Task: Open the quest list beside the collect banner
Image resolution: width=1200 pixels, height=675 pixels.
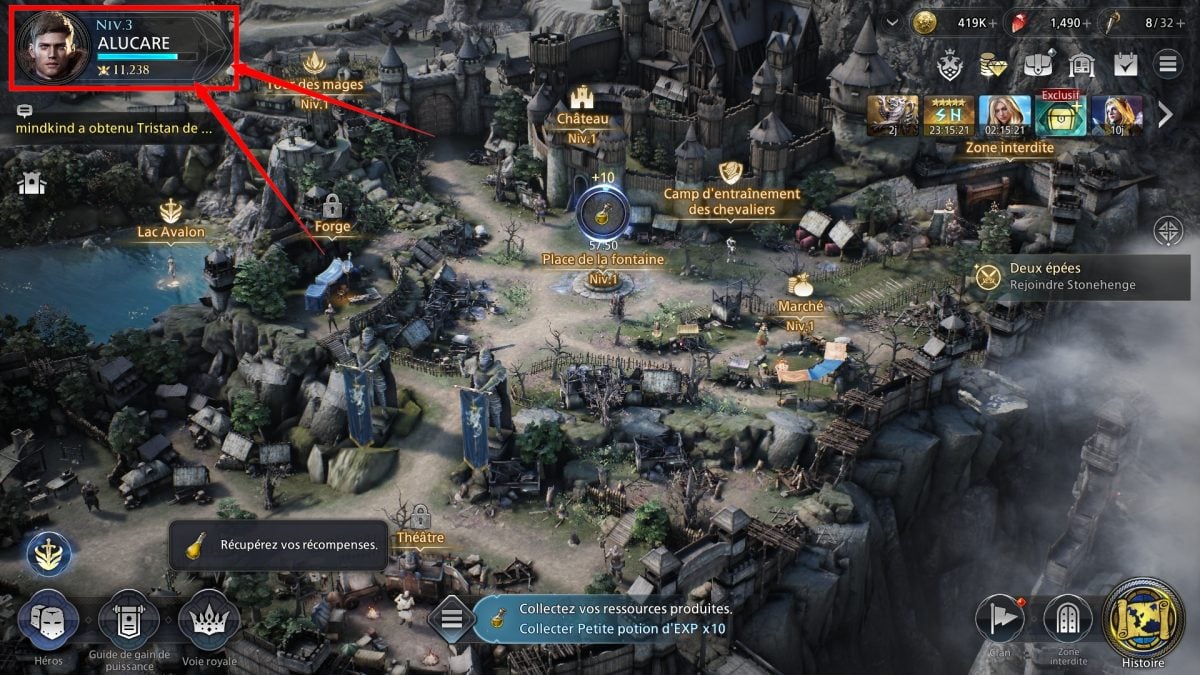Action: click(452, 619)
